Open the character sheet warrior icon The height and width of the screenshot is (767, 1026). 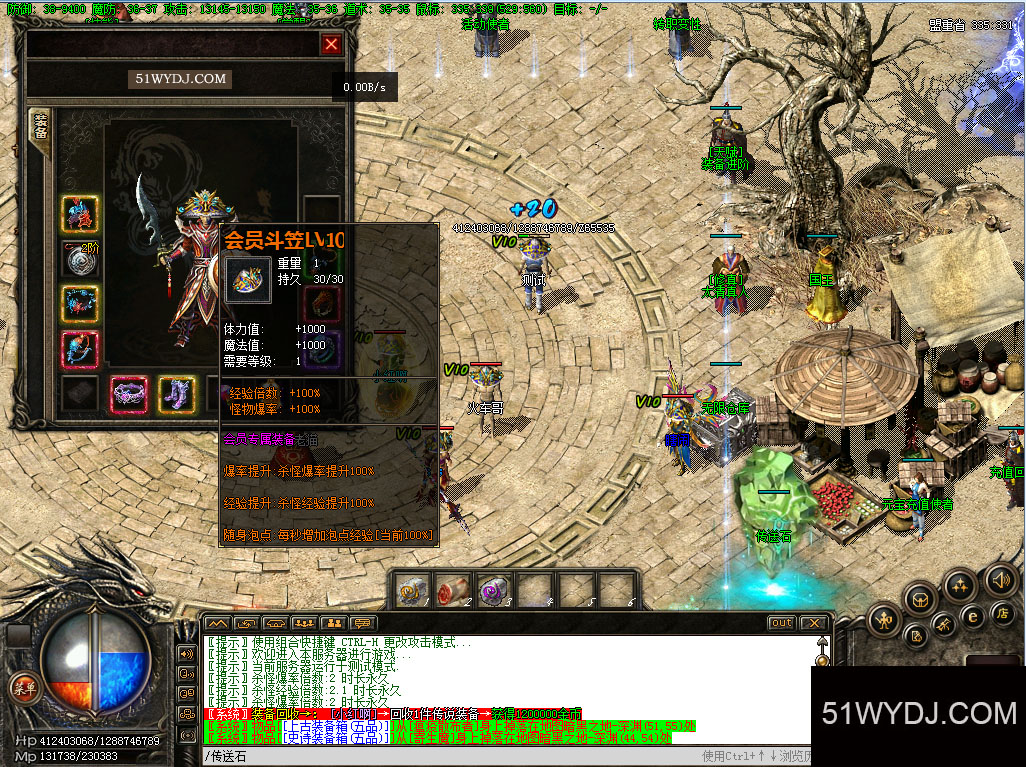click(x=885, y=620)
